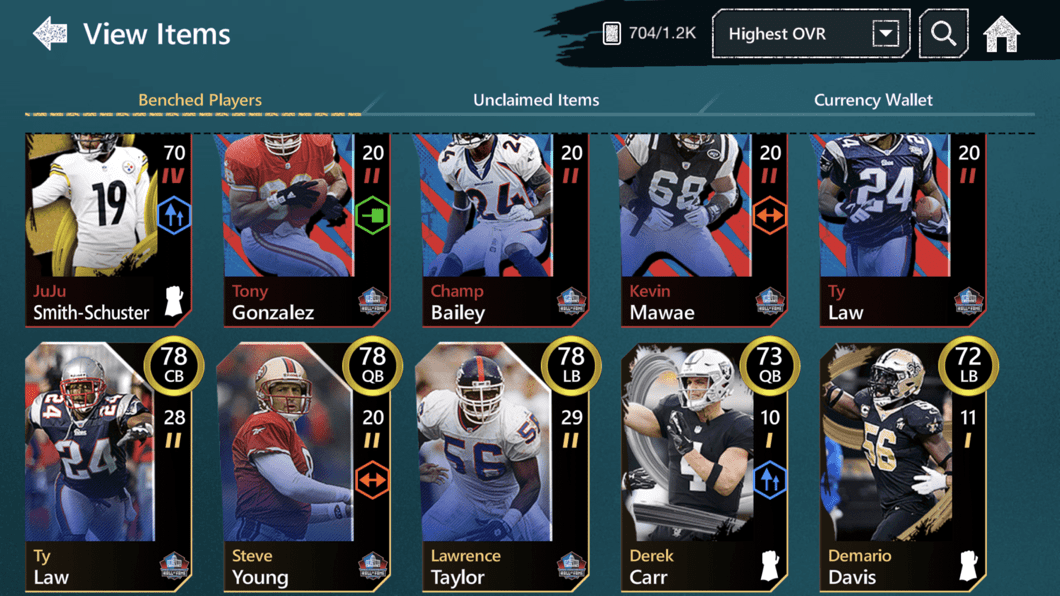Switch to the Unclaimed Items tab
The height and width of the screenshot is (596, 1060).
[536, 100]
